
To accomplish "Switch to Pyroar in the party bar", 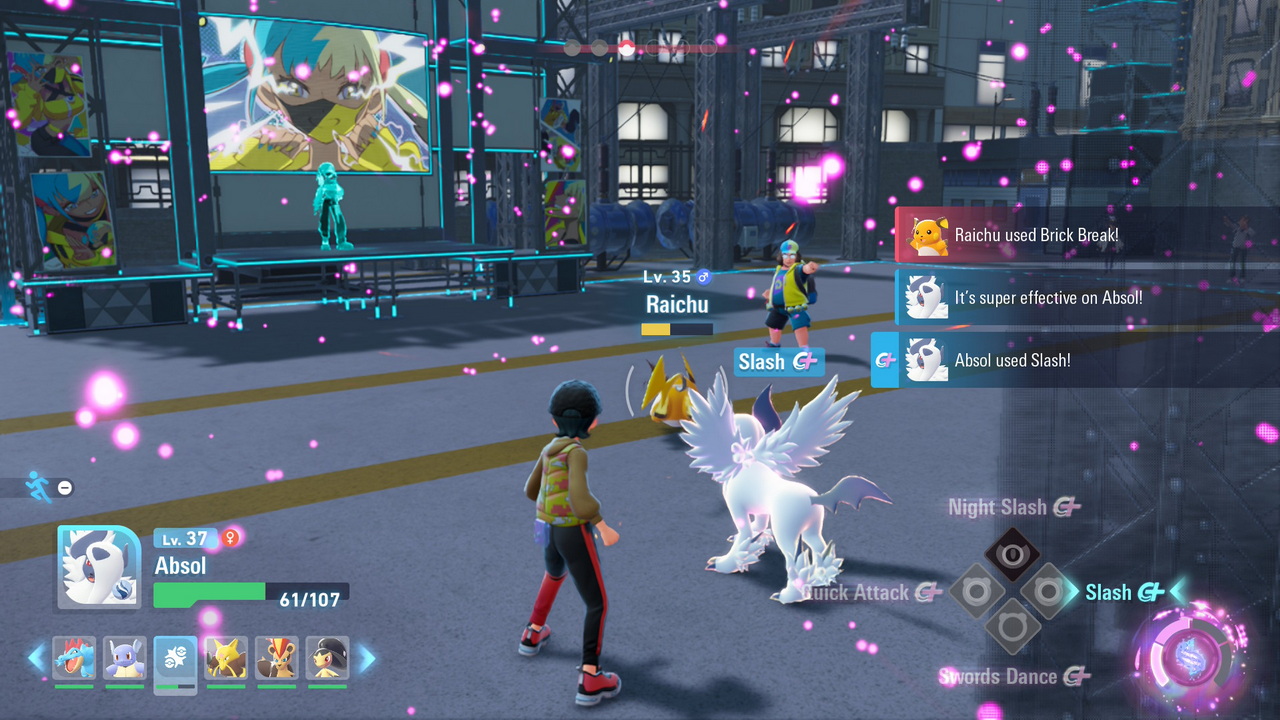I will tap(277, 658).
